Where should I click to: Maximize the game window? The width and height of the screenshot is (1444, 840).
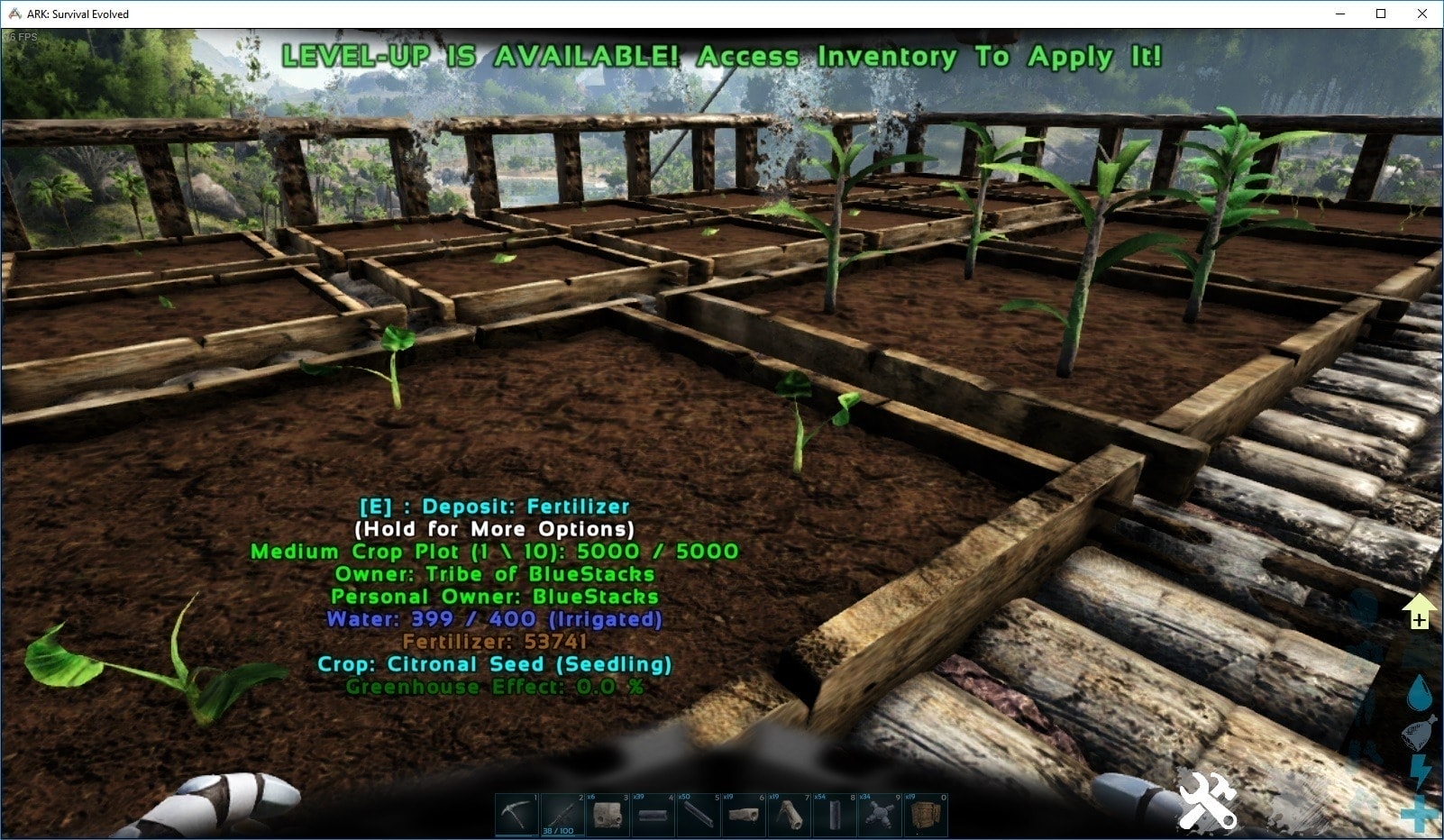click(x=1381, y=14)
